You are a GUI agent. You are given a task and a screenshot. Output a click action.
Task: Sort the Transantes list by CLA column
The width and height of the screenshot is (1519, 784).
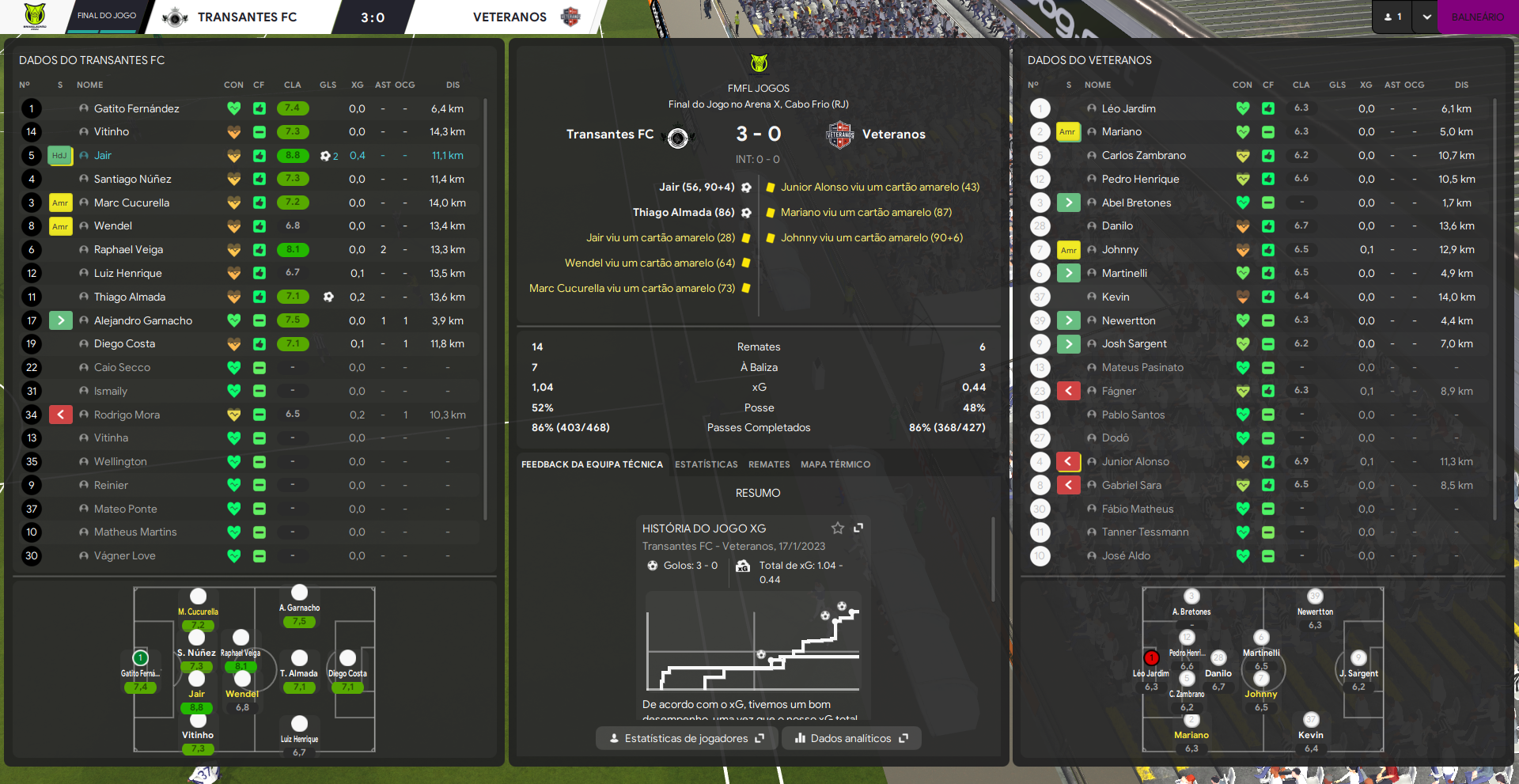[292, 85]
